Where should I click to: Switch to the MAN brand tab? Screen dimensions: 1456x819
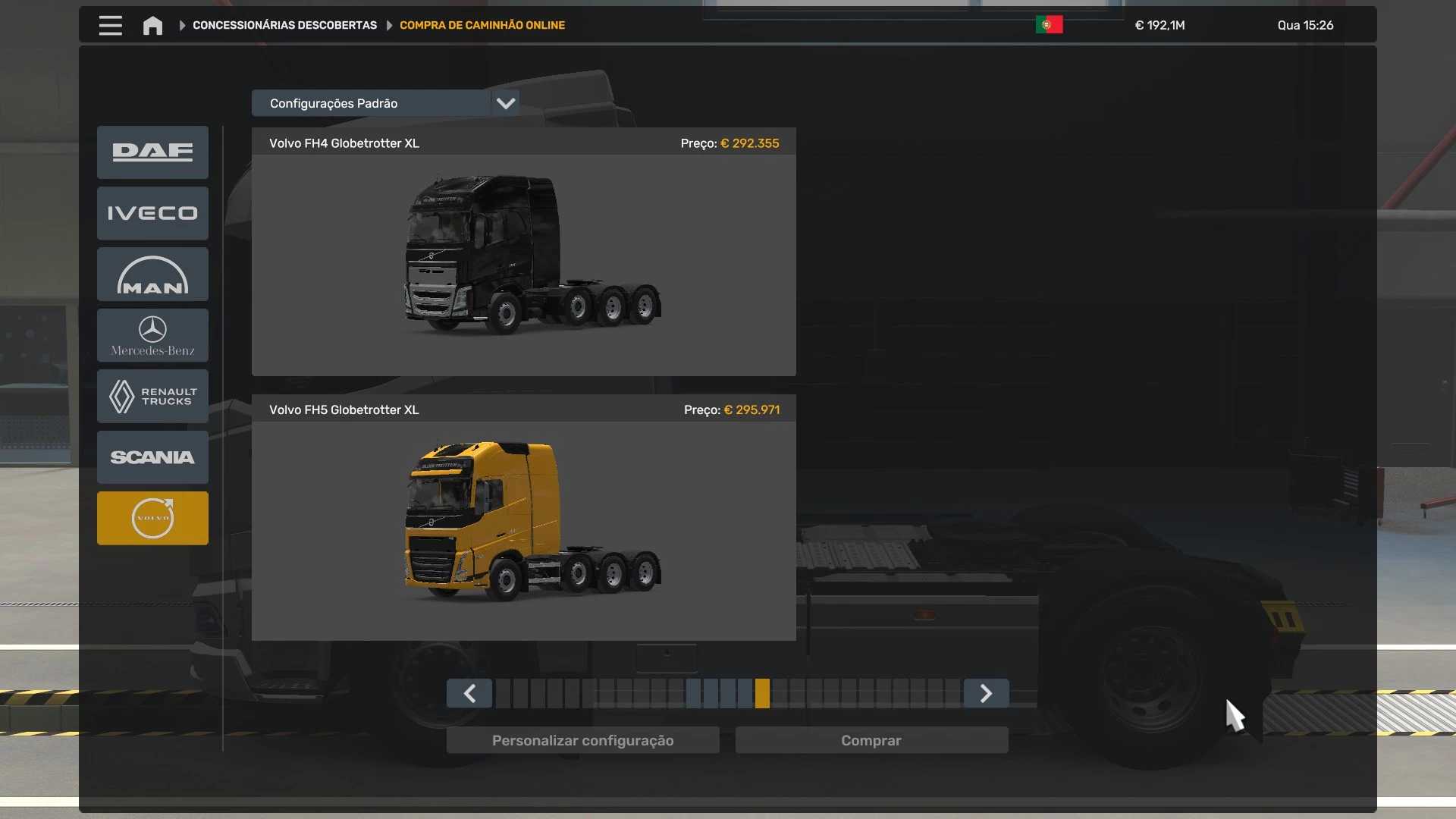pyautogui.click(x=152, y=275)
